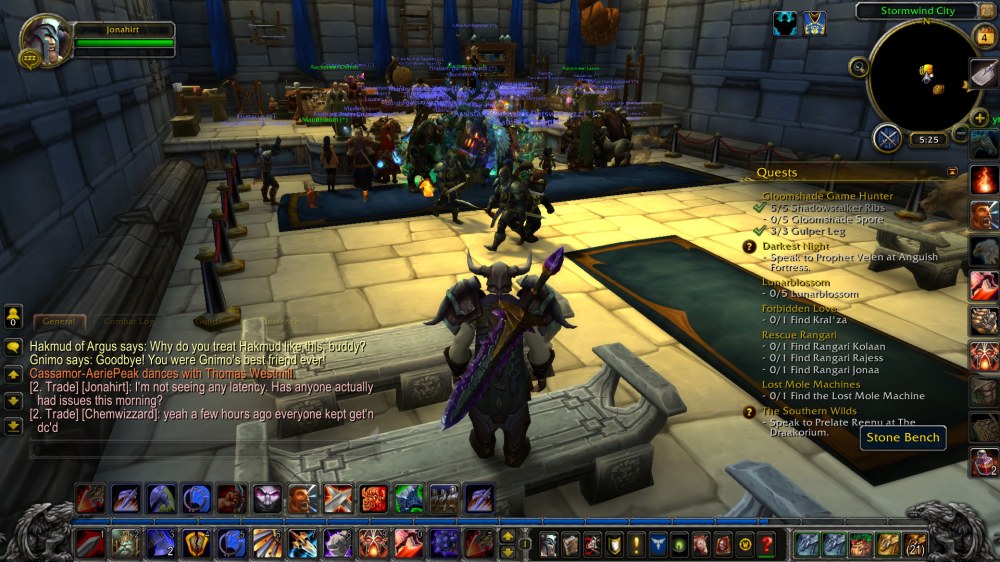Viewport: 1000px width, 562px height.
Task: Zoom out the minimap with minus button
Action: point(960,133)
